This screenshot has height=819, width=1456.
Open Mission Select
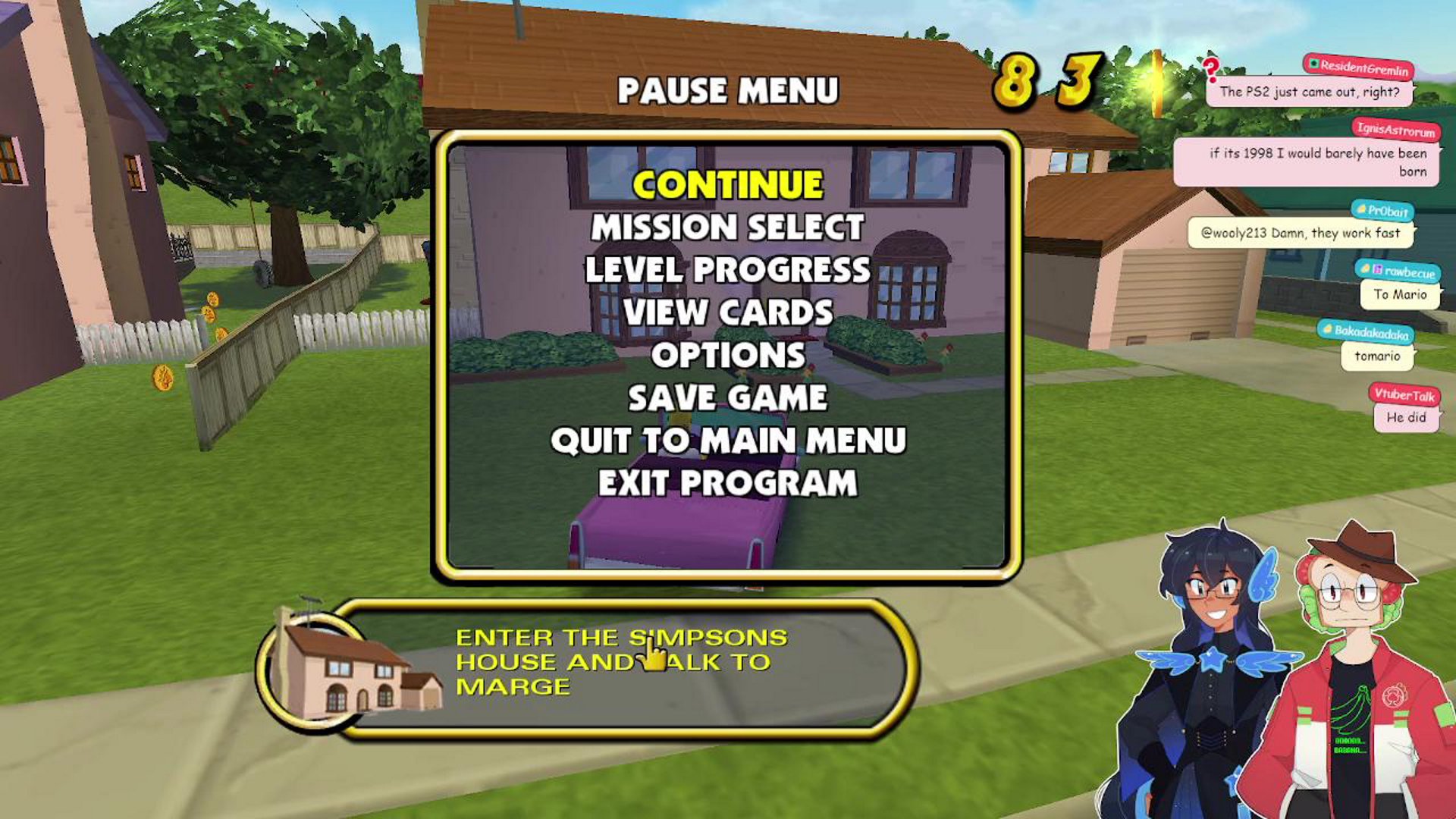click(x=728, y=227)
